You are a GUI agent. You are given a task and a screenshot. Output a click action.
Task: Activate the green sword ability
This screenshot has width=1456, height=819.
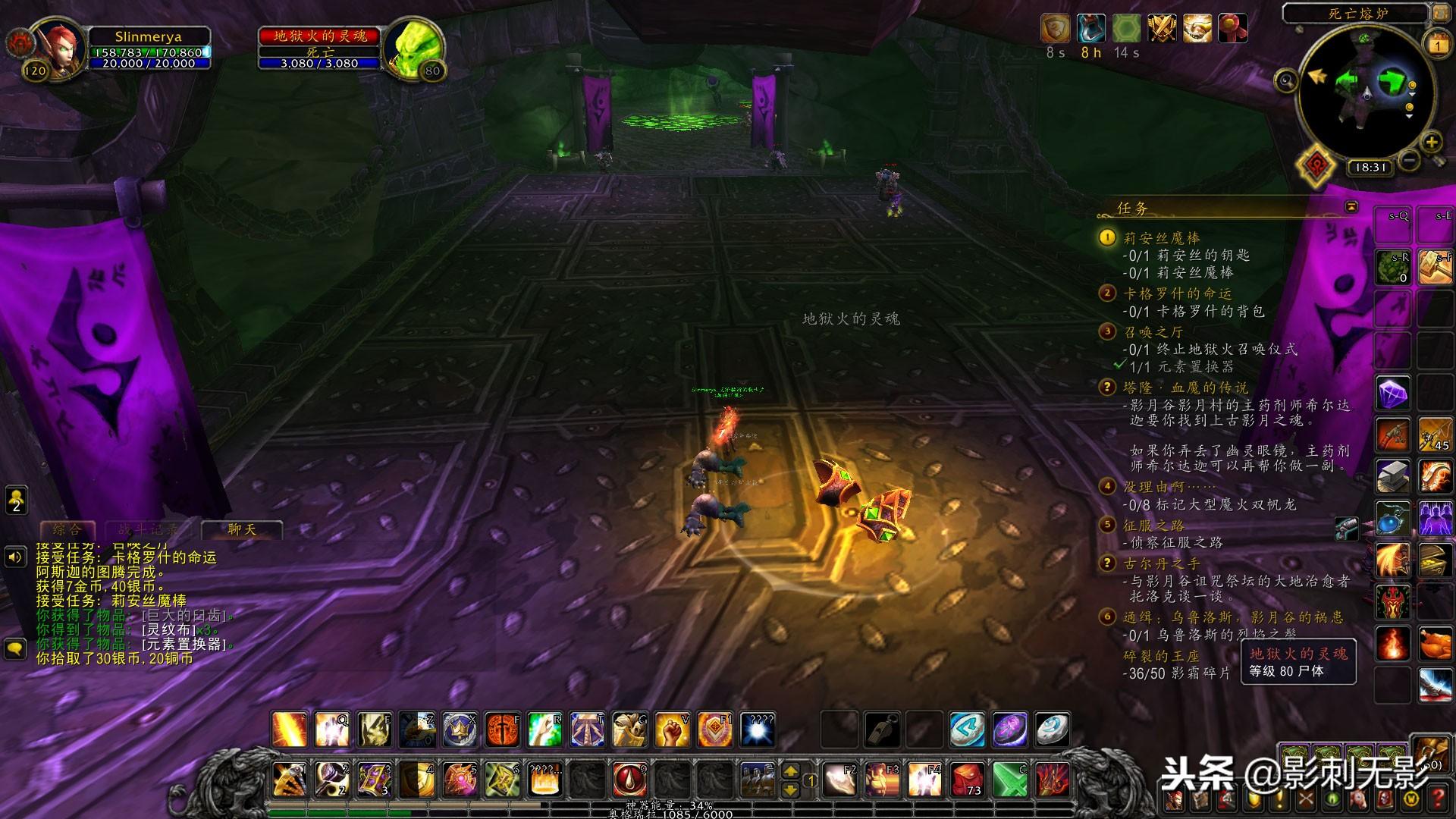point(1009,780)
